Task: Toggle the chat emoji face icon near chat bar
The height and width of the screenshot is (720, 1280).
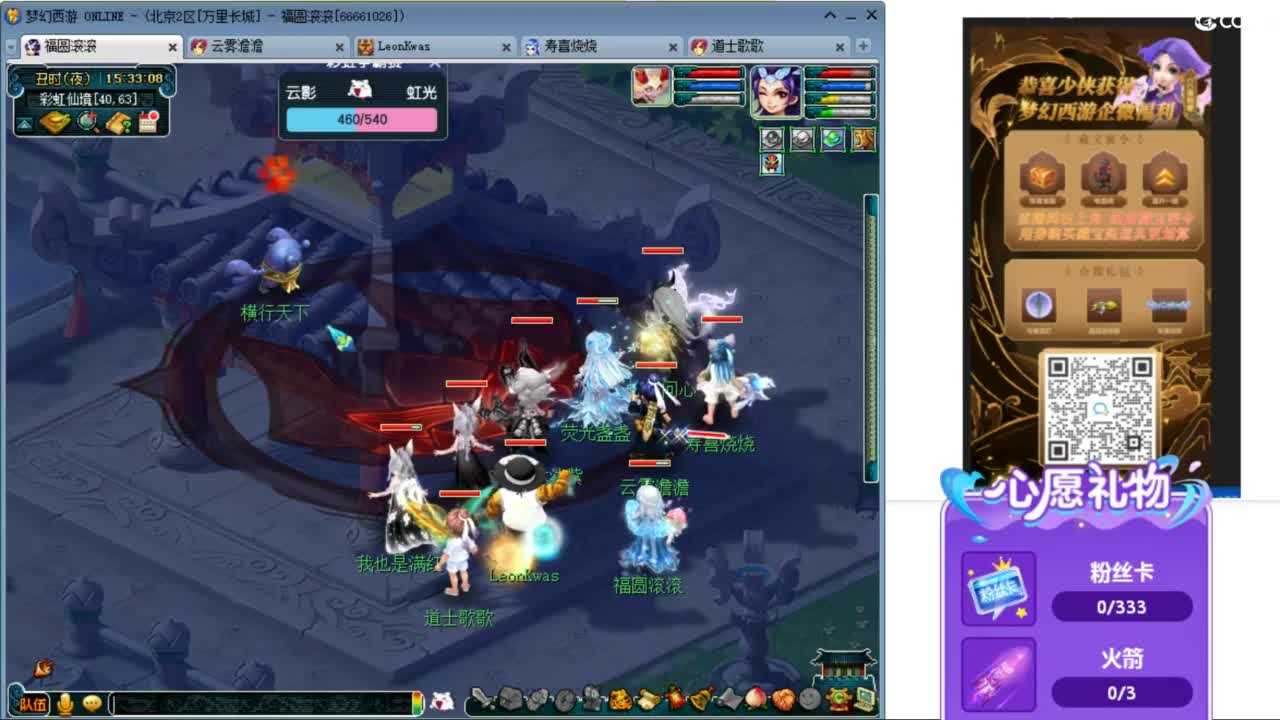Action: point(92,702)
